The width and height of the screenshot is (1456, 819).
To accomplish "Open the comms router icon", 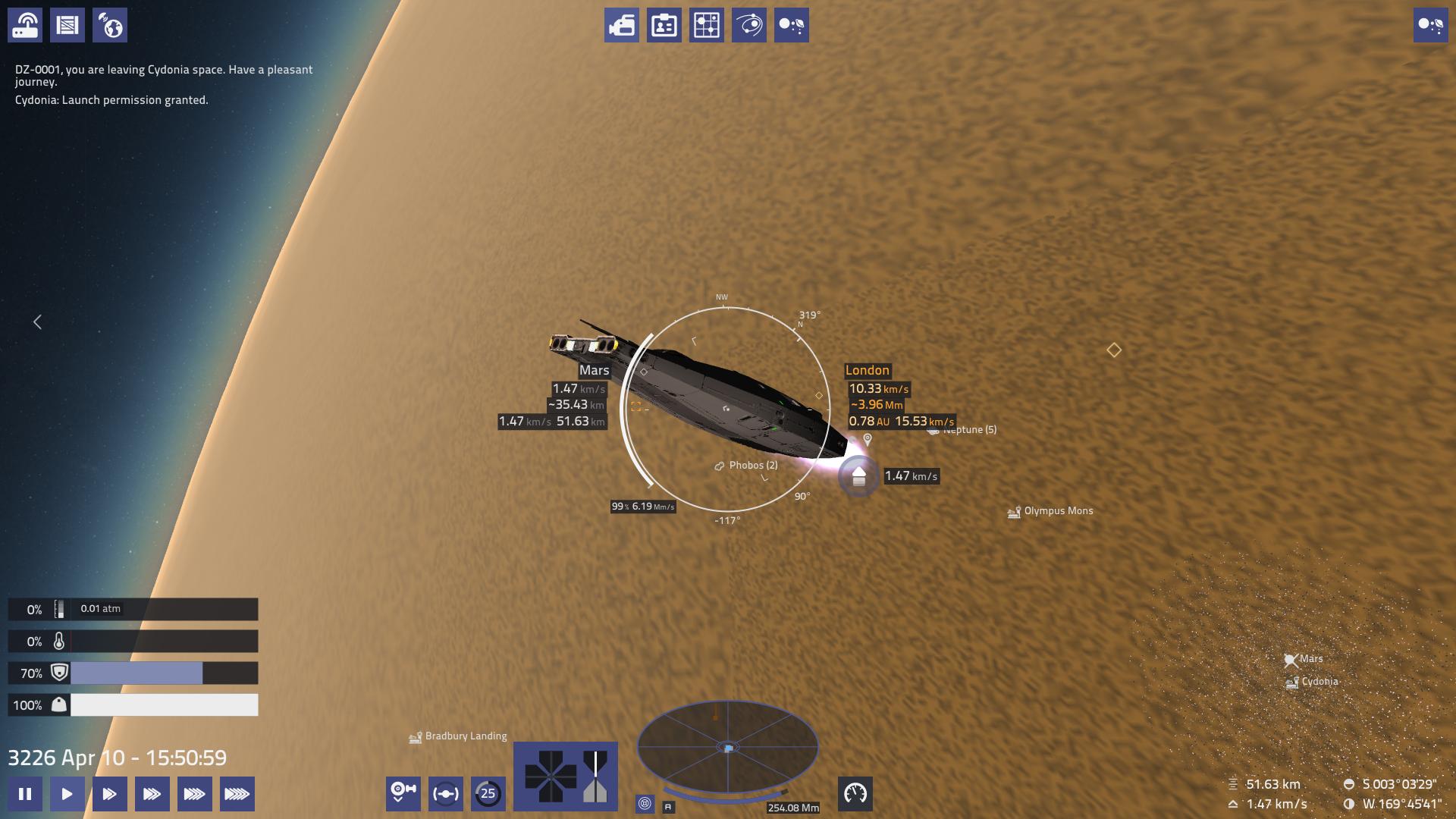I will [25, 25].
